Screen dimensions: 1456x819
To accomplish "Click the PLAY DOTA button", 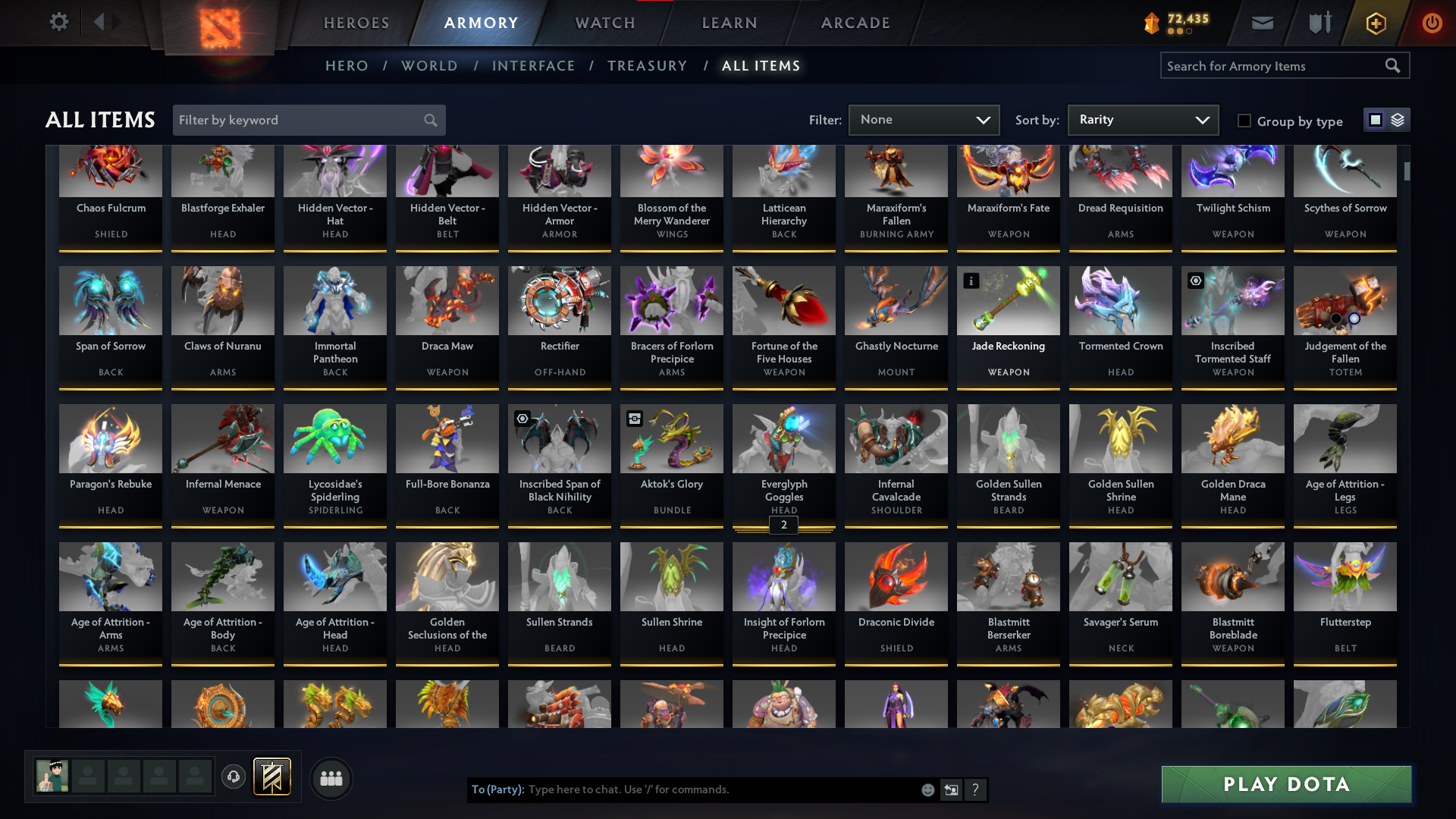I will (x=1285, y=784).
